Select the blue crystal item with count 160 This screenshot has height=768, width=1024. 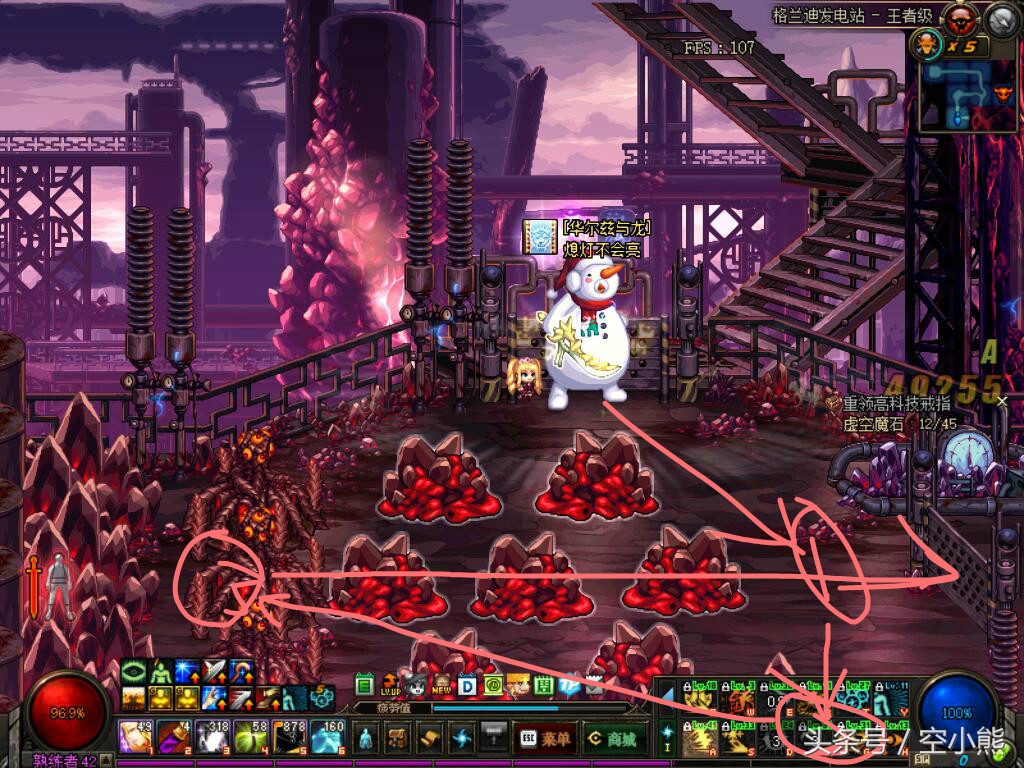tap(328, 737)
